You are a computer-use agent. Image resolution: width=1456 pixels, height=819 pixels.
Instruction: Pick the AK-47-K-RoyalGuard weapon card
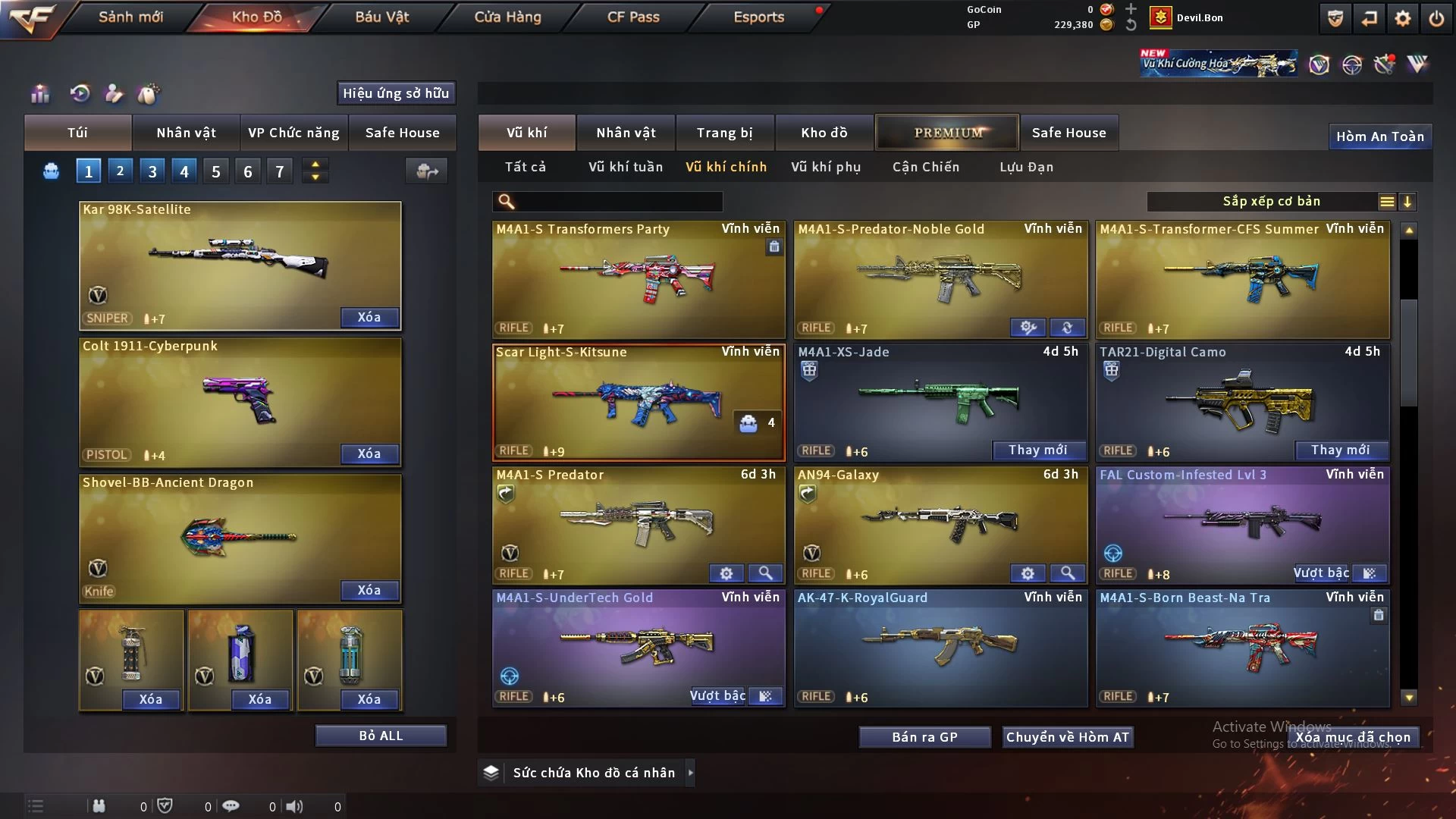tap(940, 647)
